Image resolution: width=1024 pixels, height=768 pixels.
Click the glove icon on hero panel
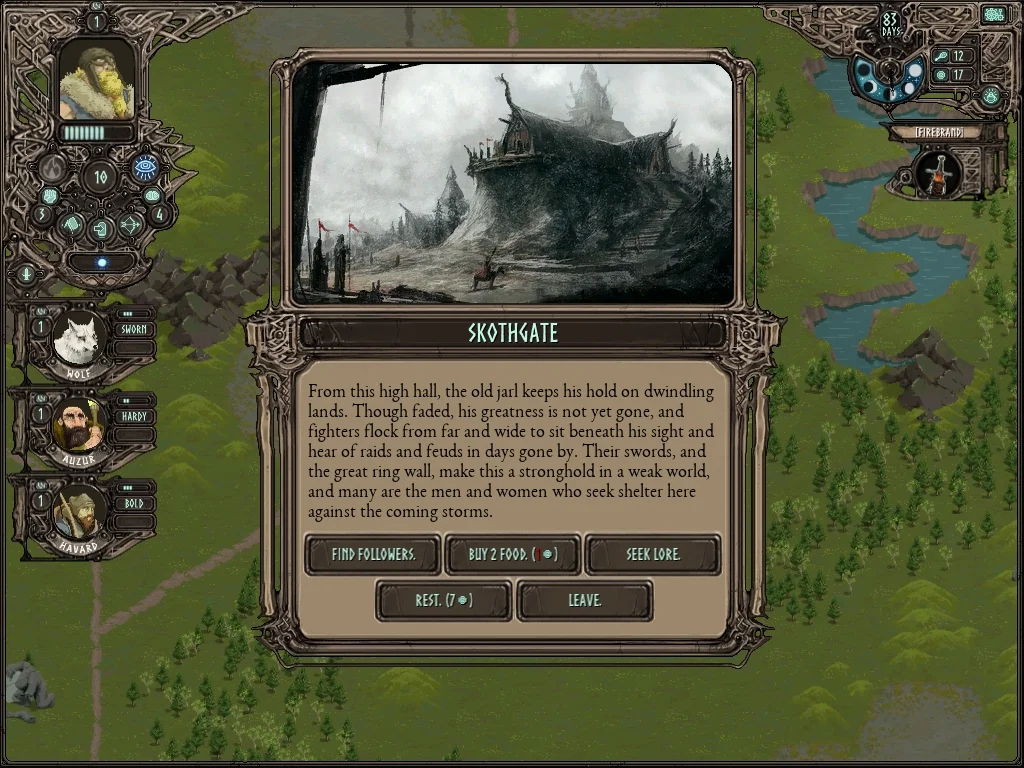71,225
